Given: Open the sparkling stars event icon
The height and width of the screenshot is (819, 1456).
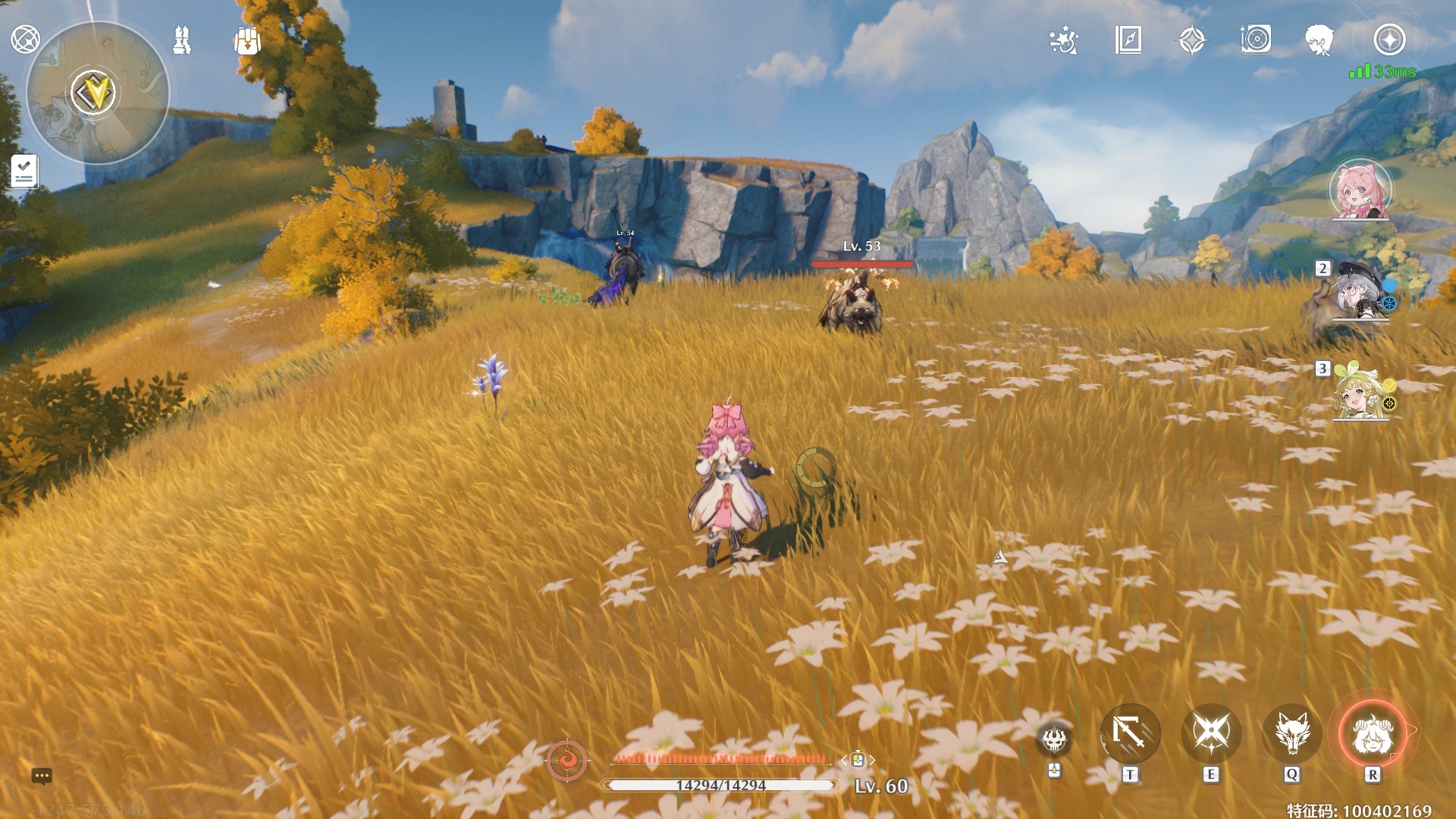Looking at the screenshot, I should [1063, 40].
